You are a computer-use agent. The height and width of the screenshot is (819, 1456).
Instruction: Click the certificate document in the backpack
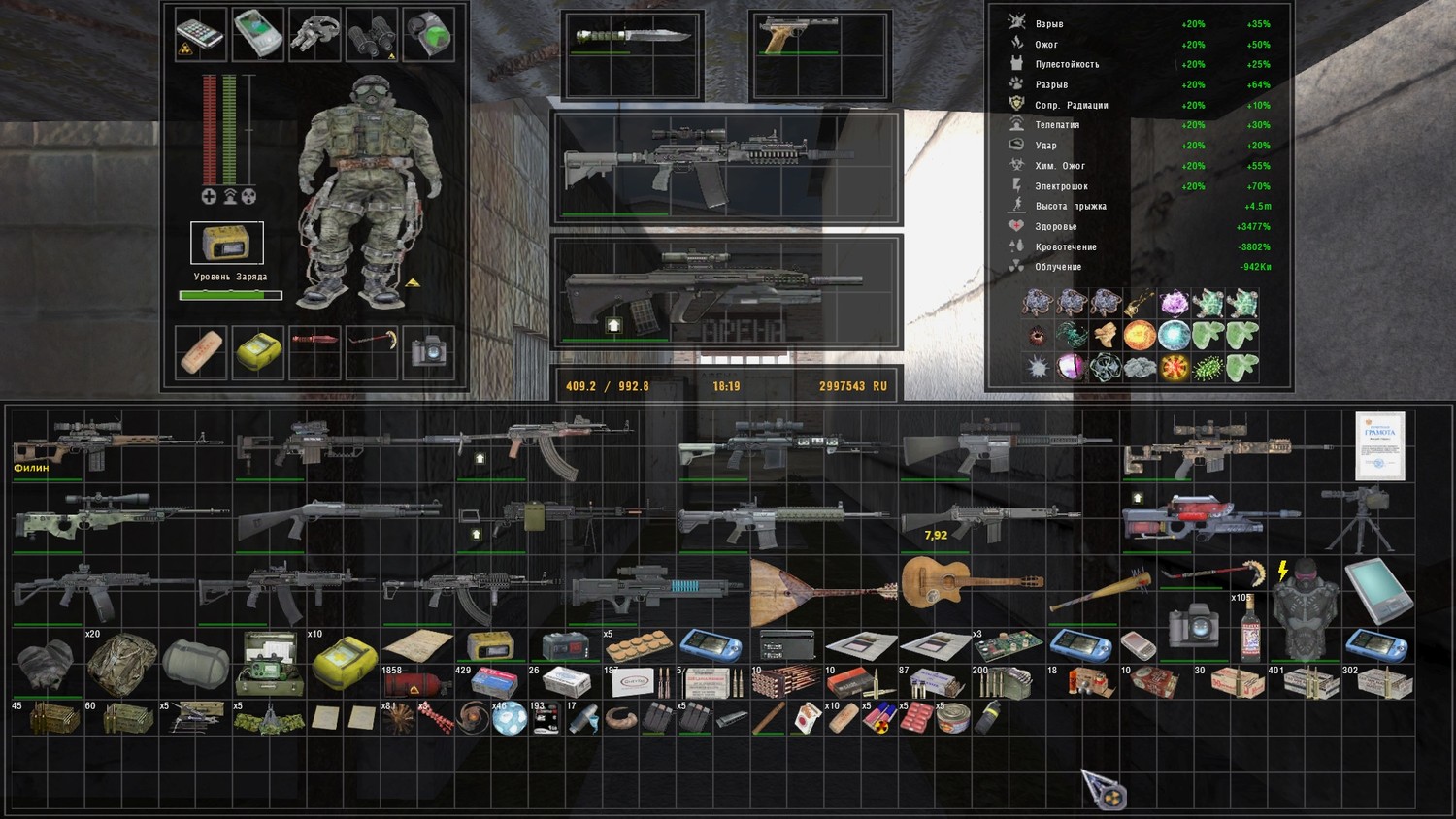pyautogui.click(x=1379, y=446)
